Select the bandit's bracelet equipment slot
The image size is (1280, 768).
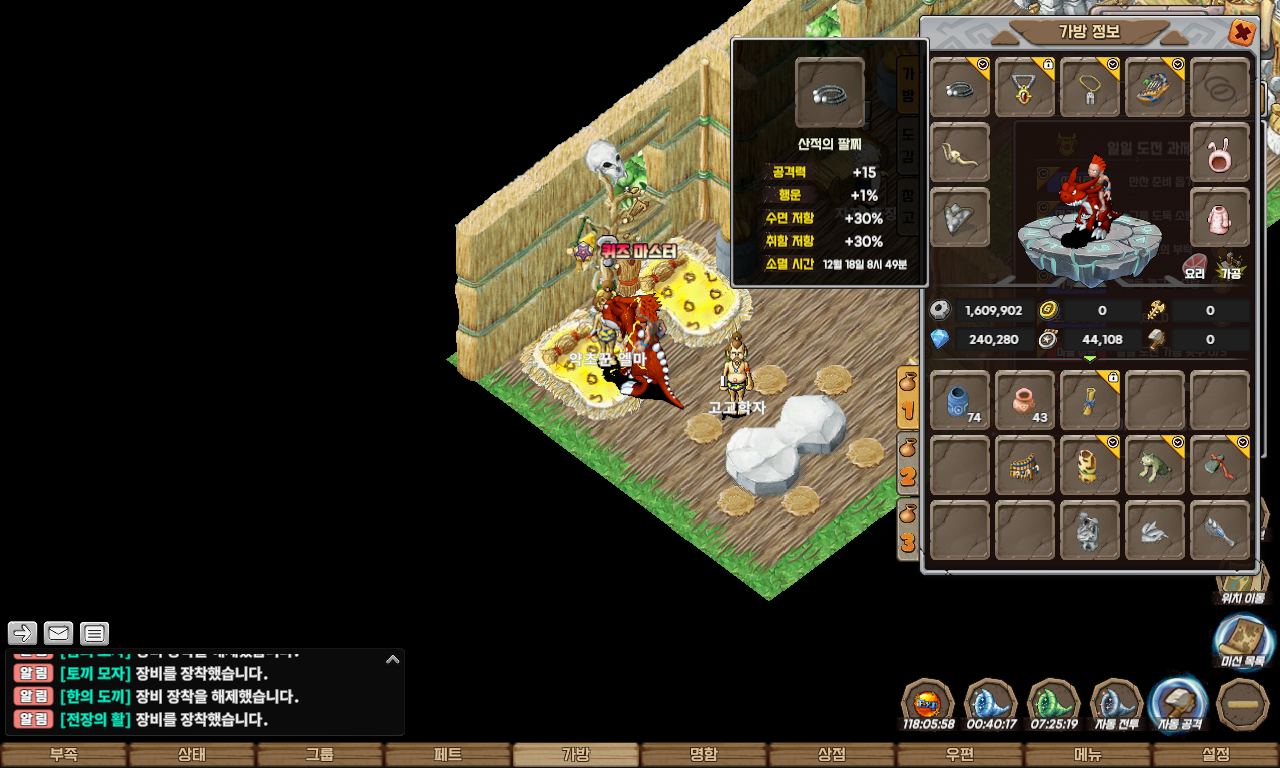(960, 88)
